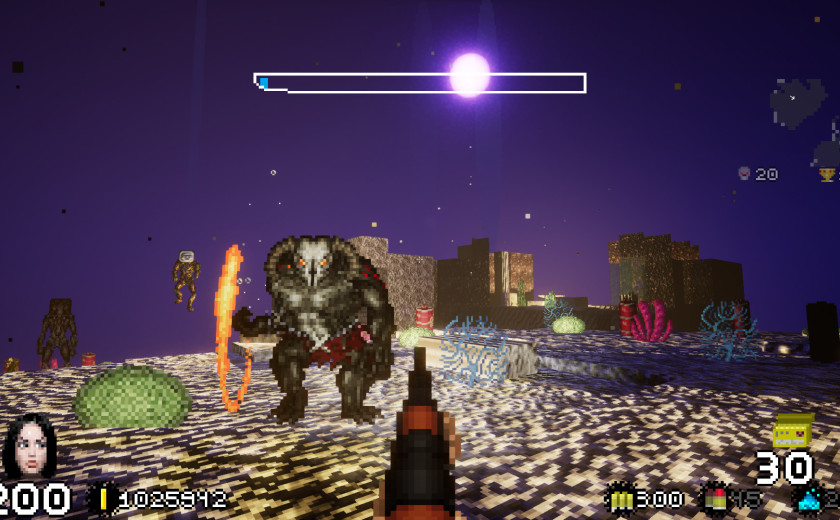The height and width of the screenshot is (520, 840).
Task: Click the gold trophy icon
Action: (827, 175)
